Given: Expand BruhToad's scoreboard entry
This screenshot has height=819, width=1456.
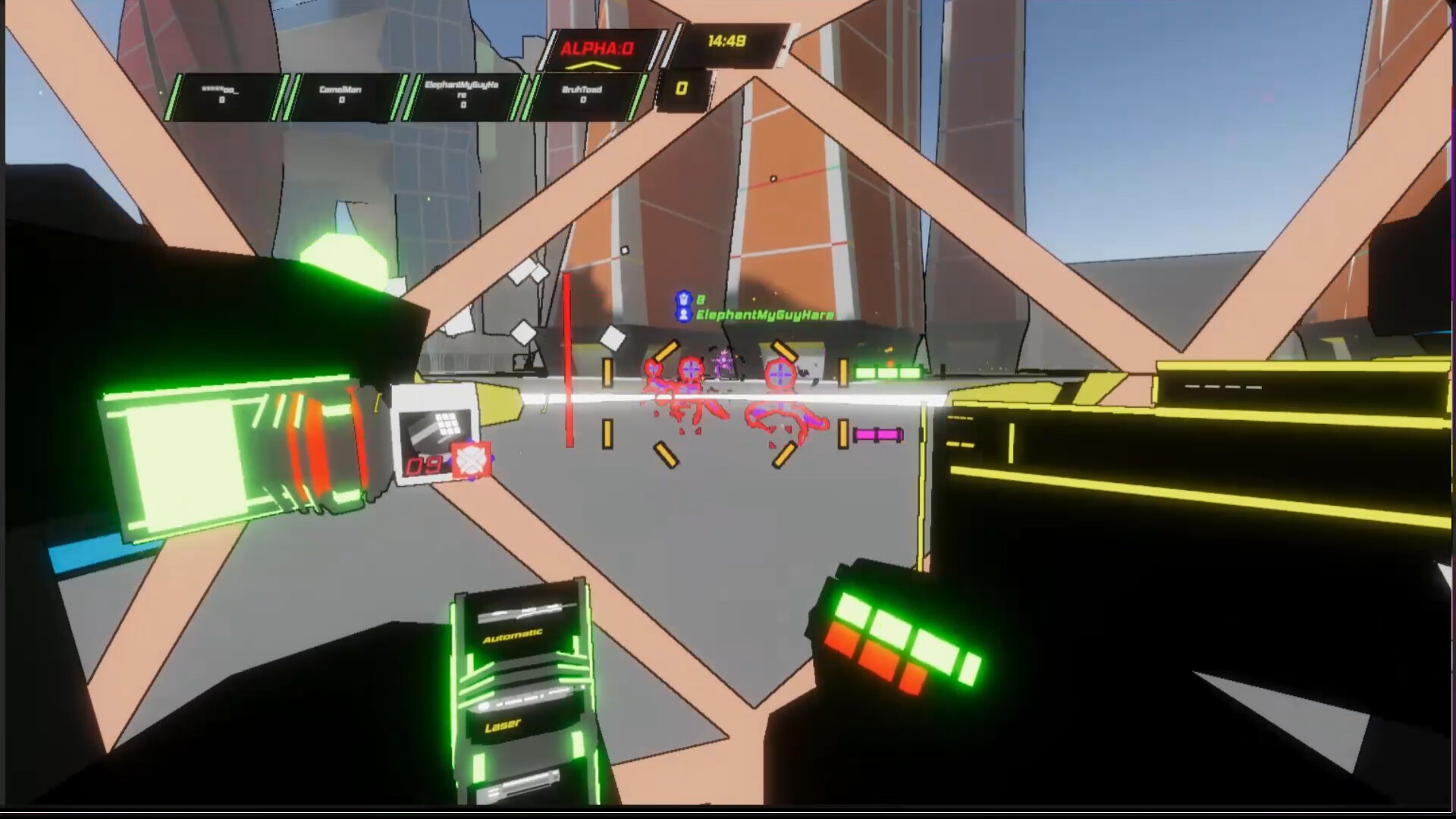Looking at the screenshot, I should pos(584,93).
